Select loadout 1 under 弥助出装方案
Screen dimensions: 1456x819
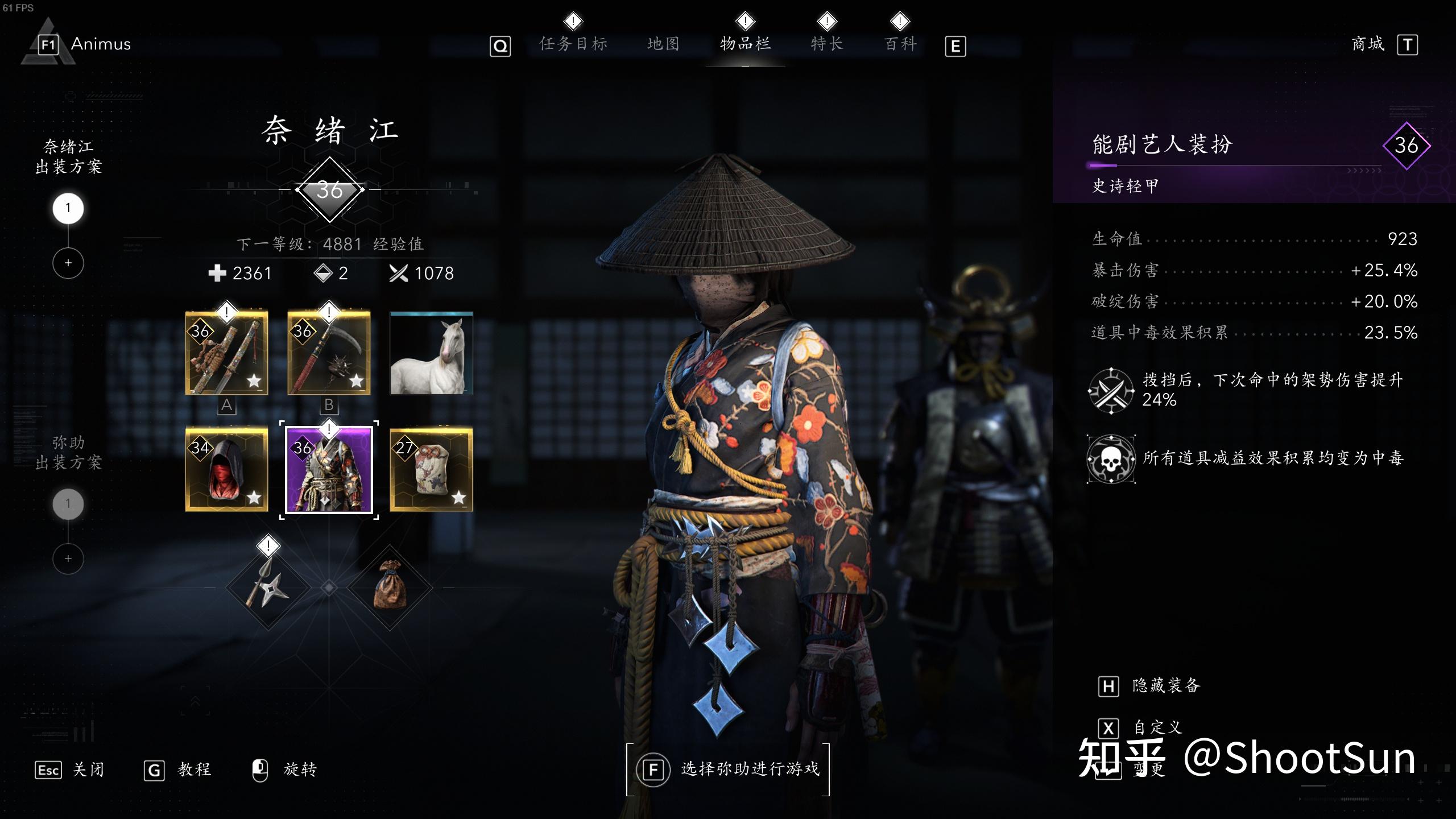68,503
